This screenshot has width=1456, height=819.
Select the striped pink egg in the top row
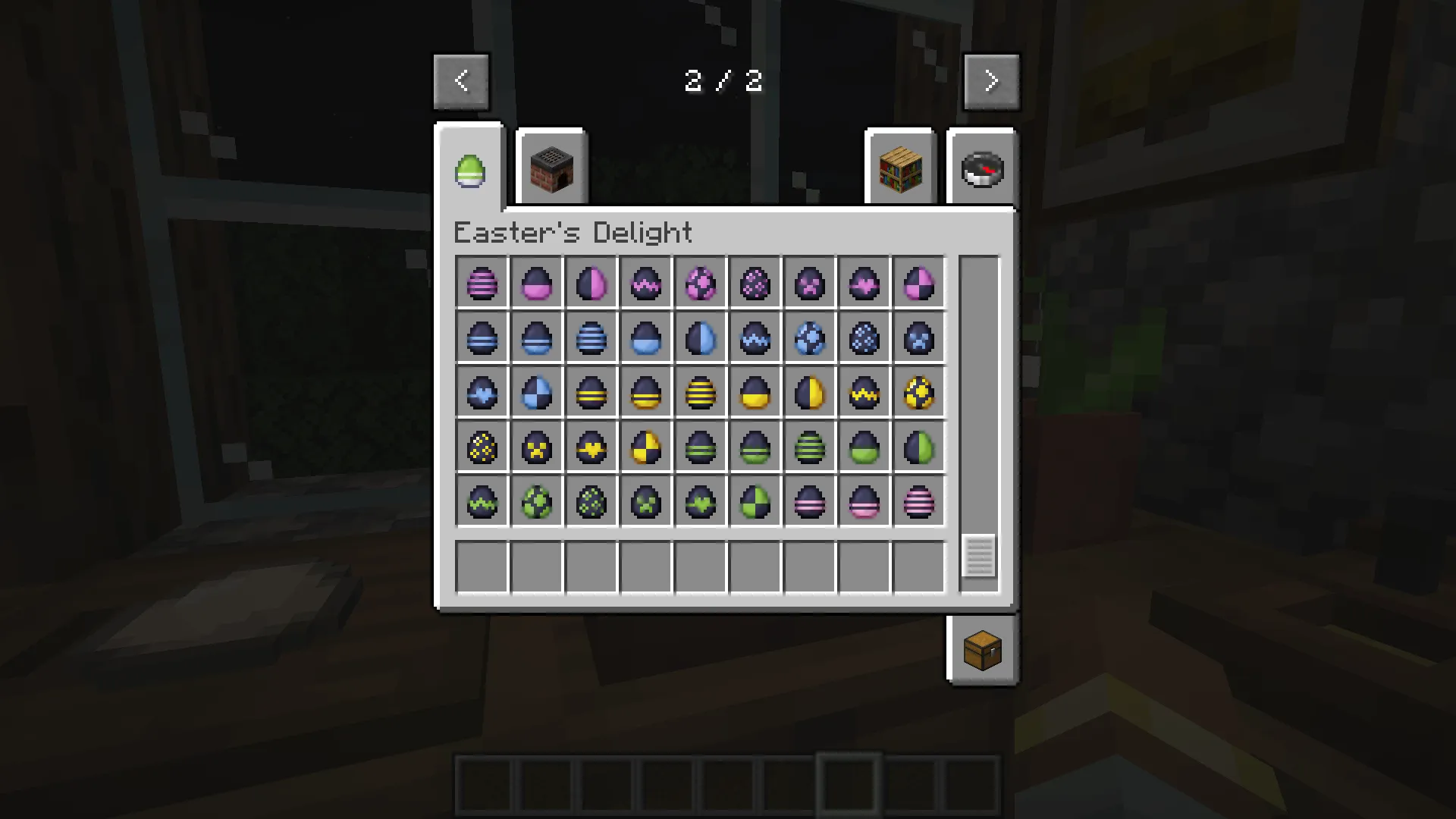tap(482, 283)
